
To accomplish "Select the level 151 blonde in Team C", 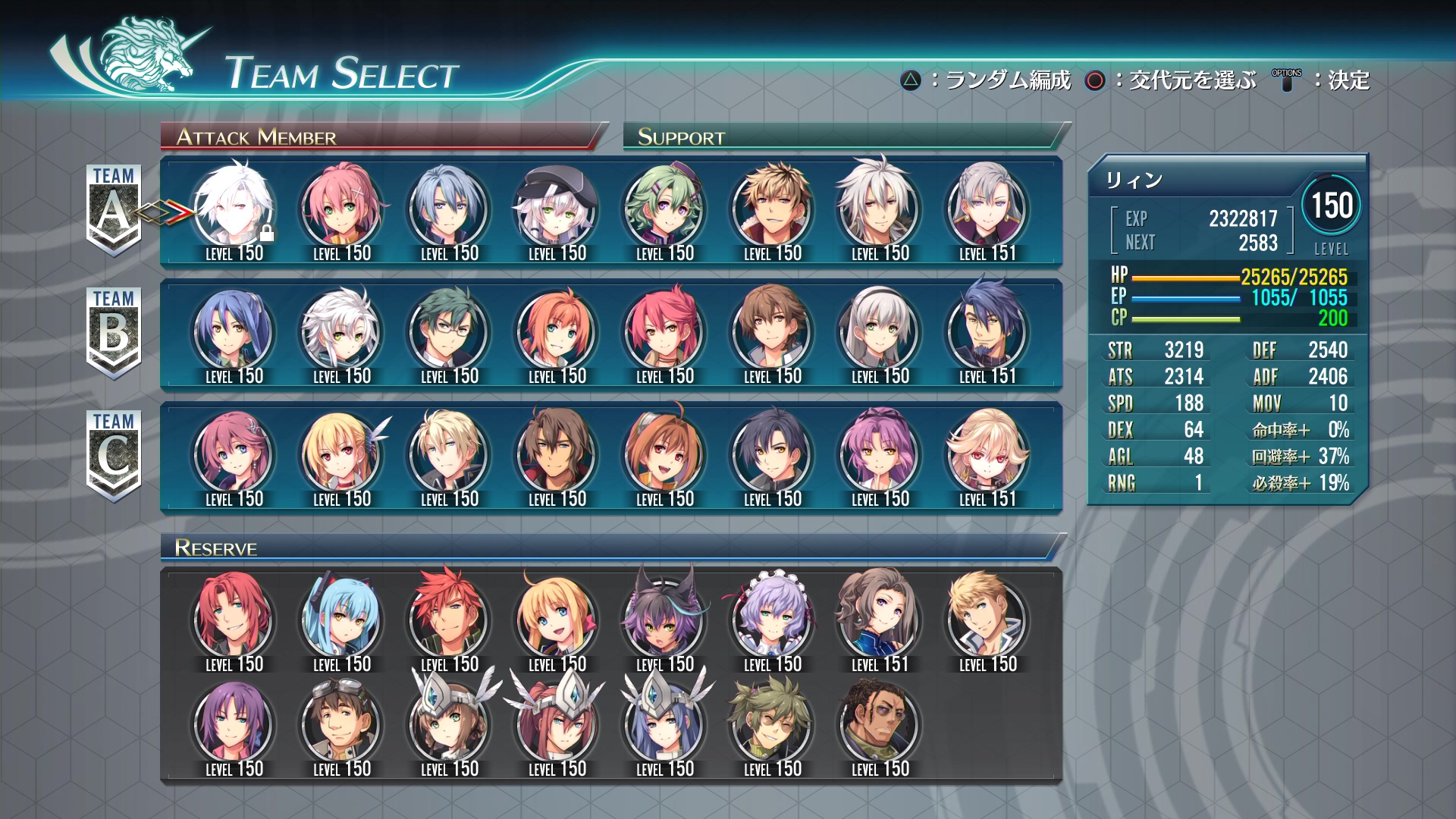I will [x=988, y=454].
